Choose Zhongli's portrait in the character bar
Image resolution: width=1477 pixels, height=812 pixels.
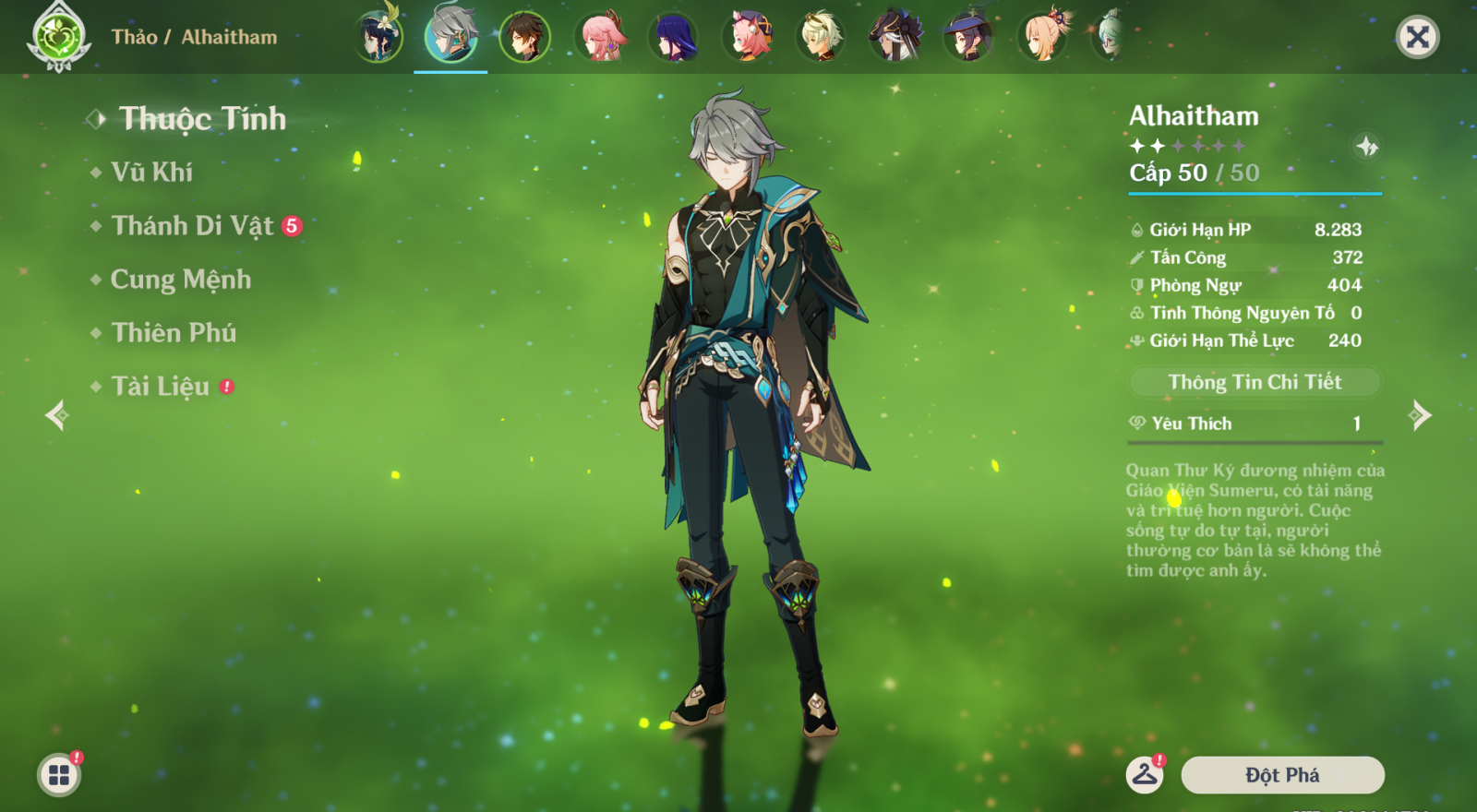[524, 37]
